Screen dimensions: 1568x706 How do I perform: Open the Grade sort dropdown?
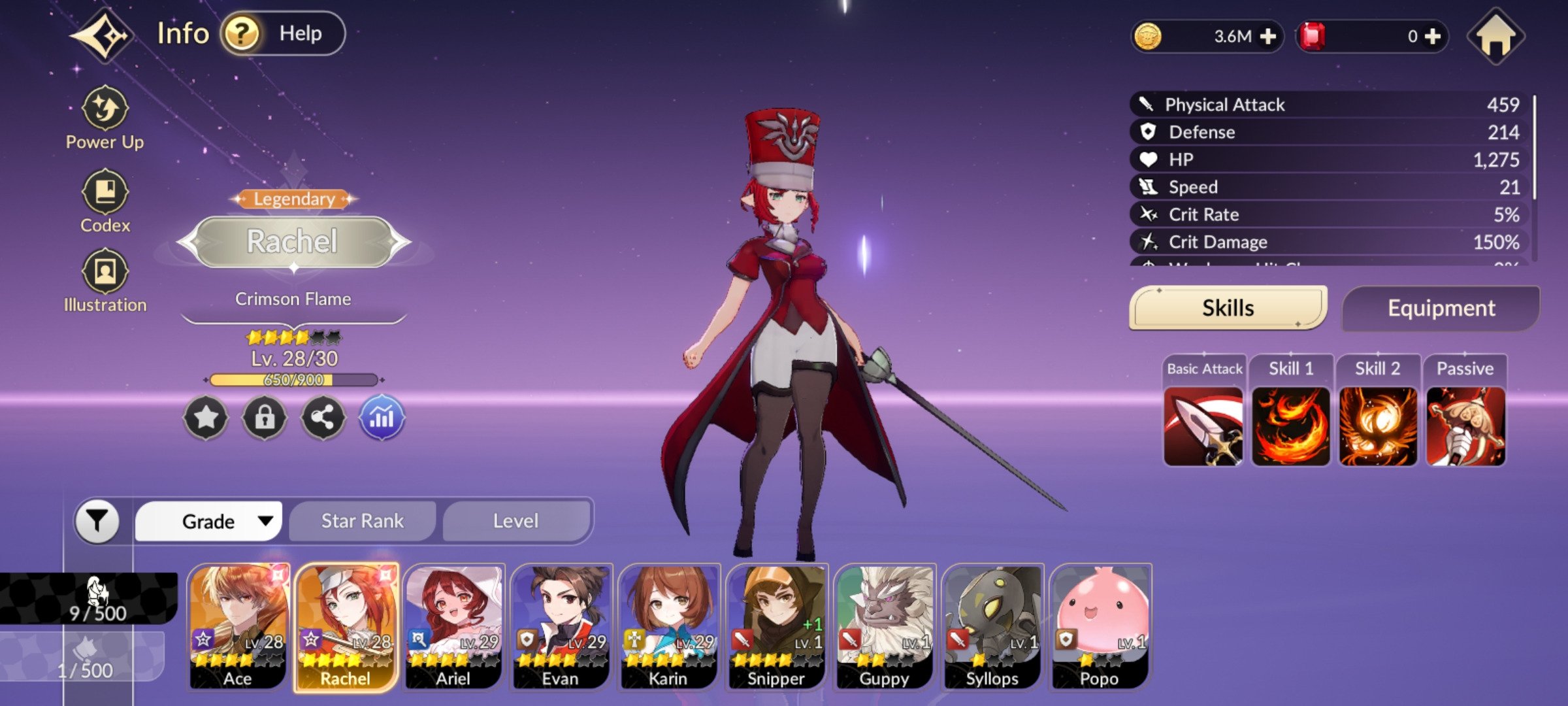point(209,521)
